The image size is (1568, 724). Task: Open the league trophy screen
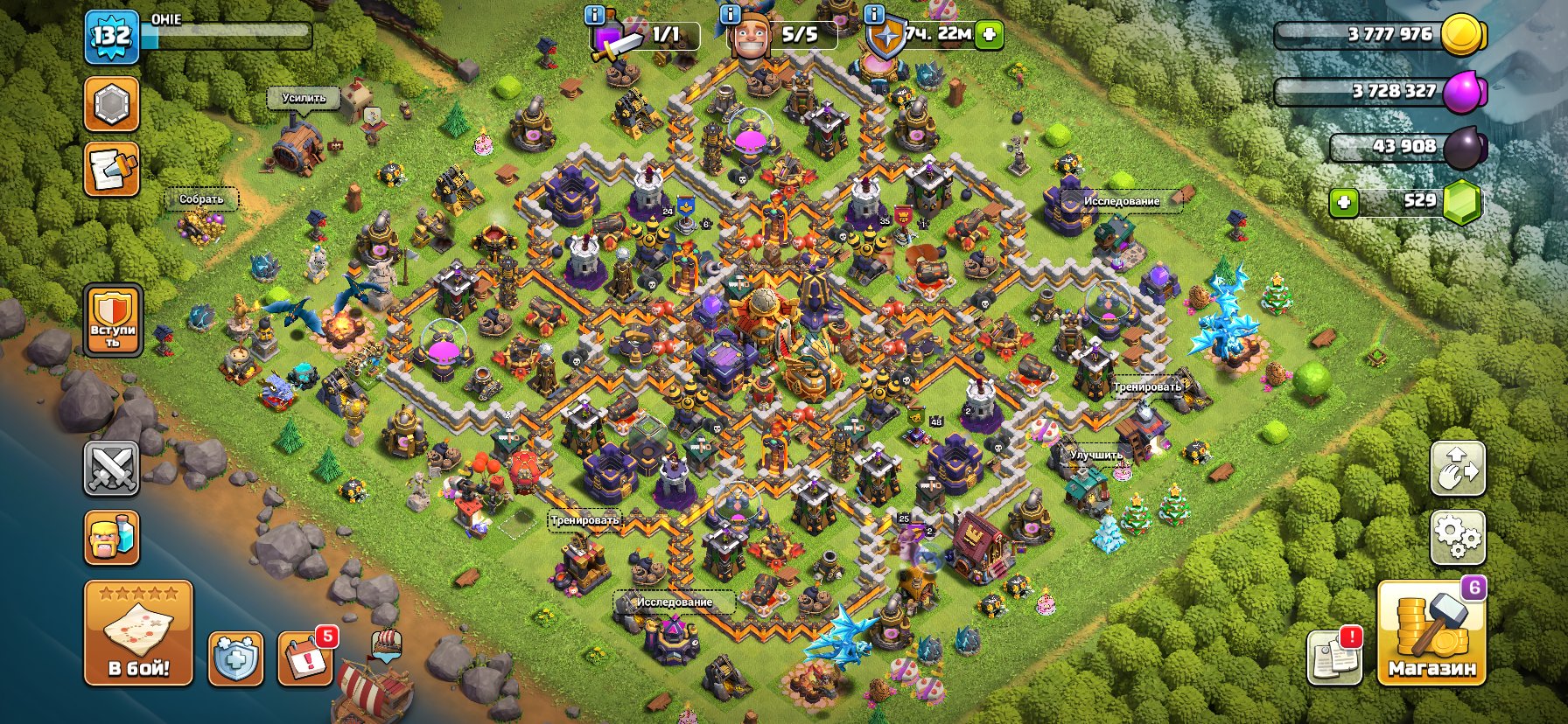[112, 104]
